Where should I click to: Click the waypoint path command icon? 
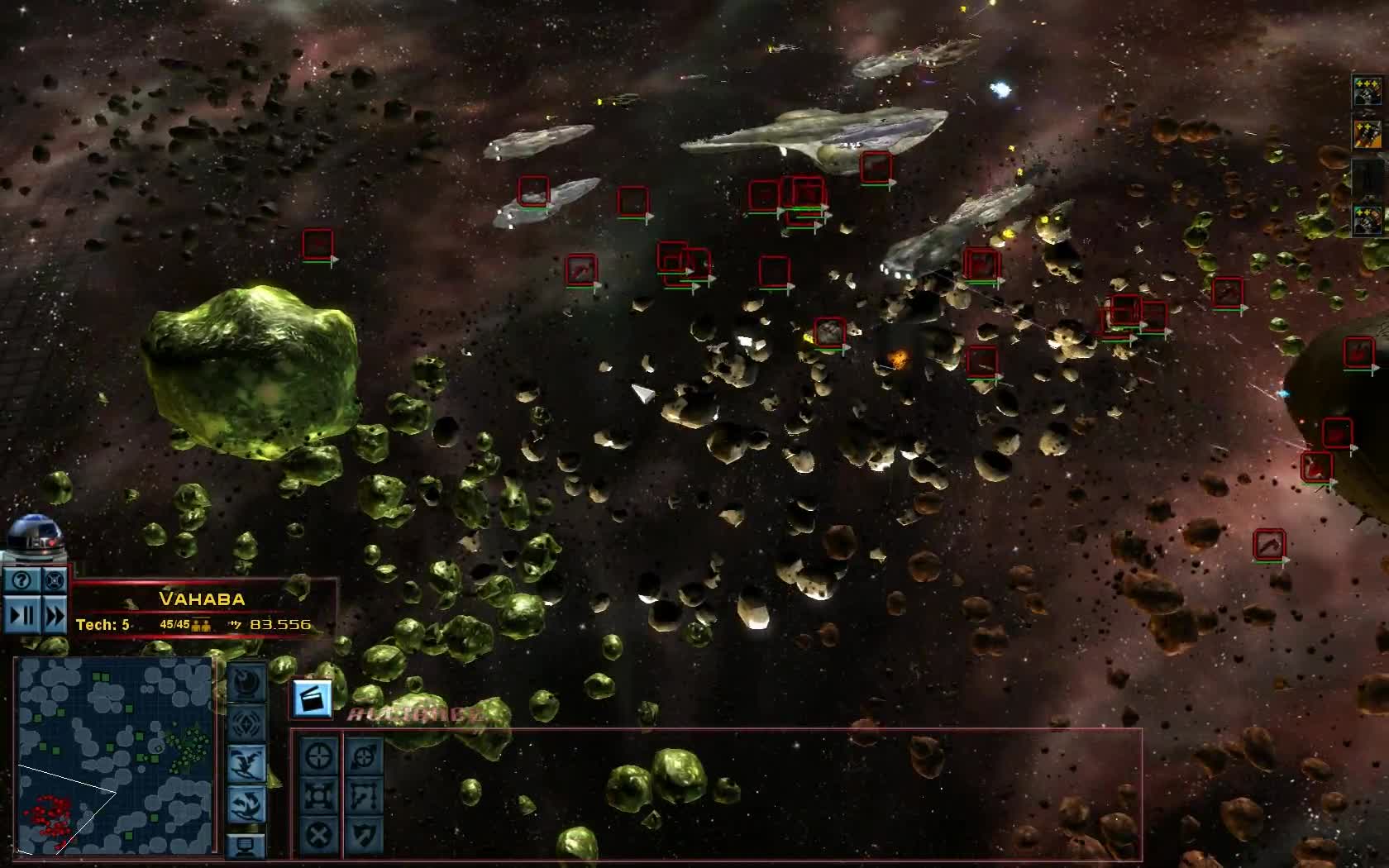click(366, 795)
